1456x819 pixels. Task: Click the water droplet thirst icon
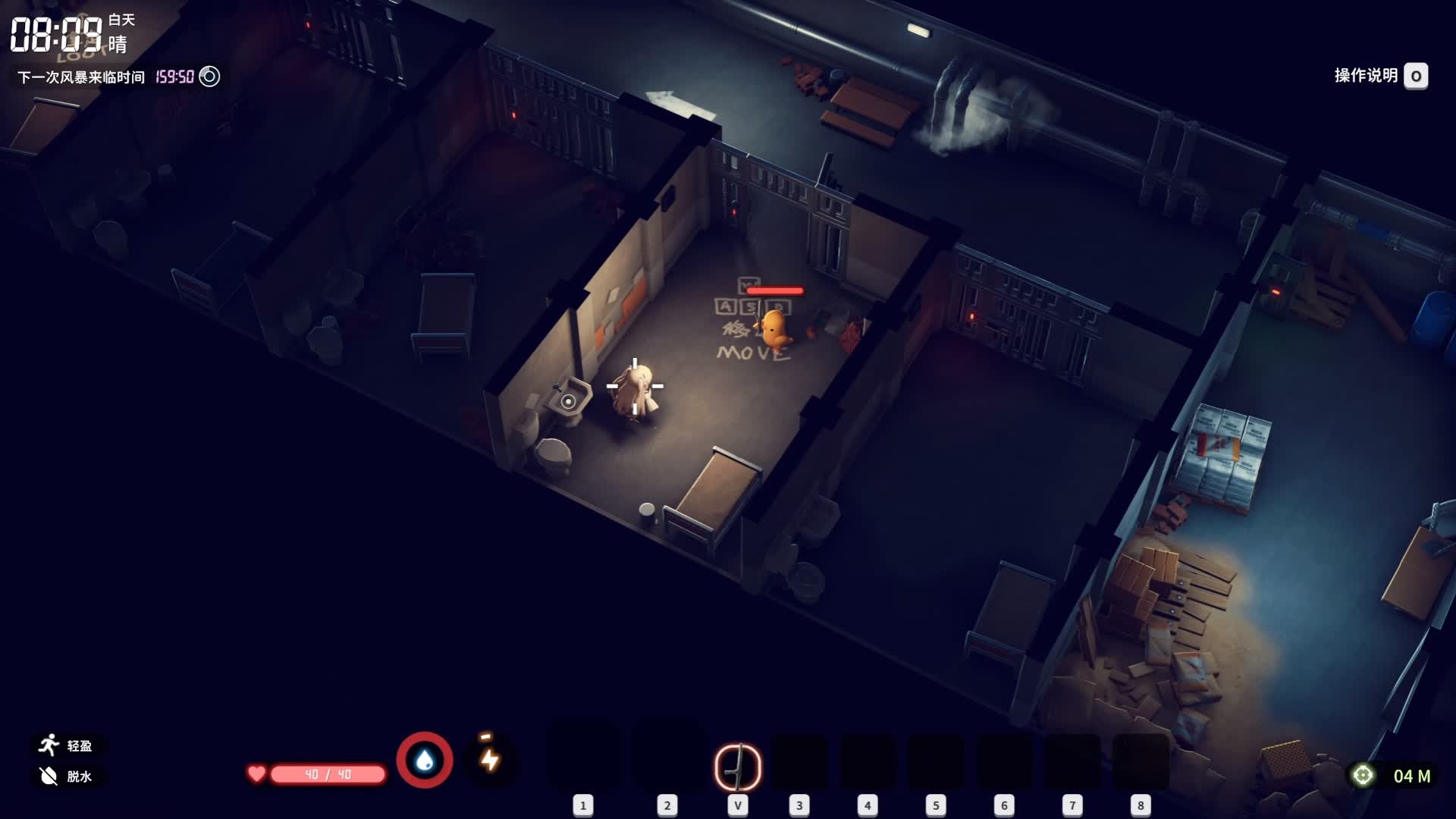(425, 760)
